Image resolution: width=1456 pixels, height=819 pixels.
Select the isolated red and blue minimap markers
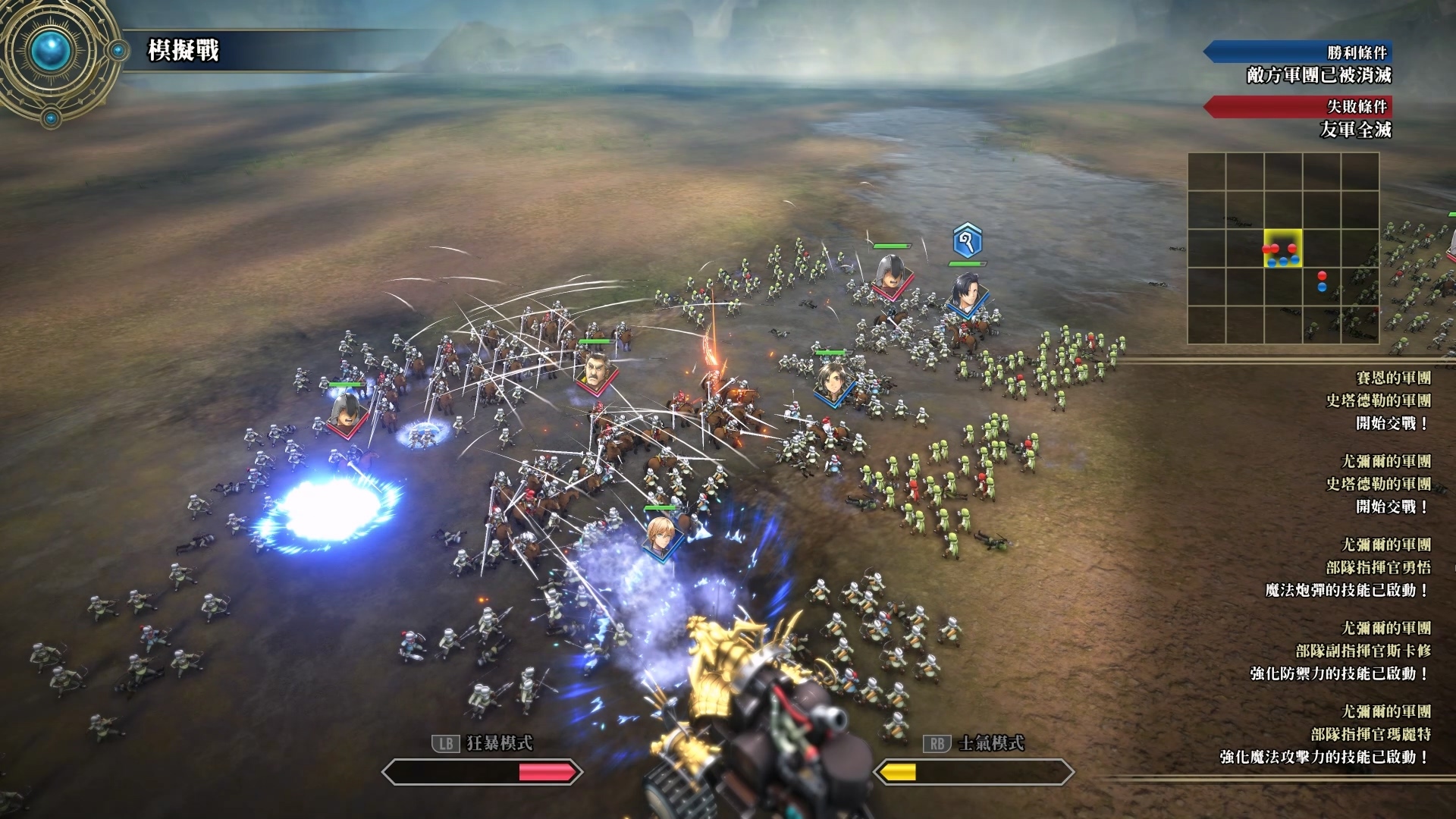(x=1322, y=281)
